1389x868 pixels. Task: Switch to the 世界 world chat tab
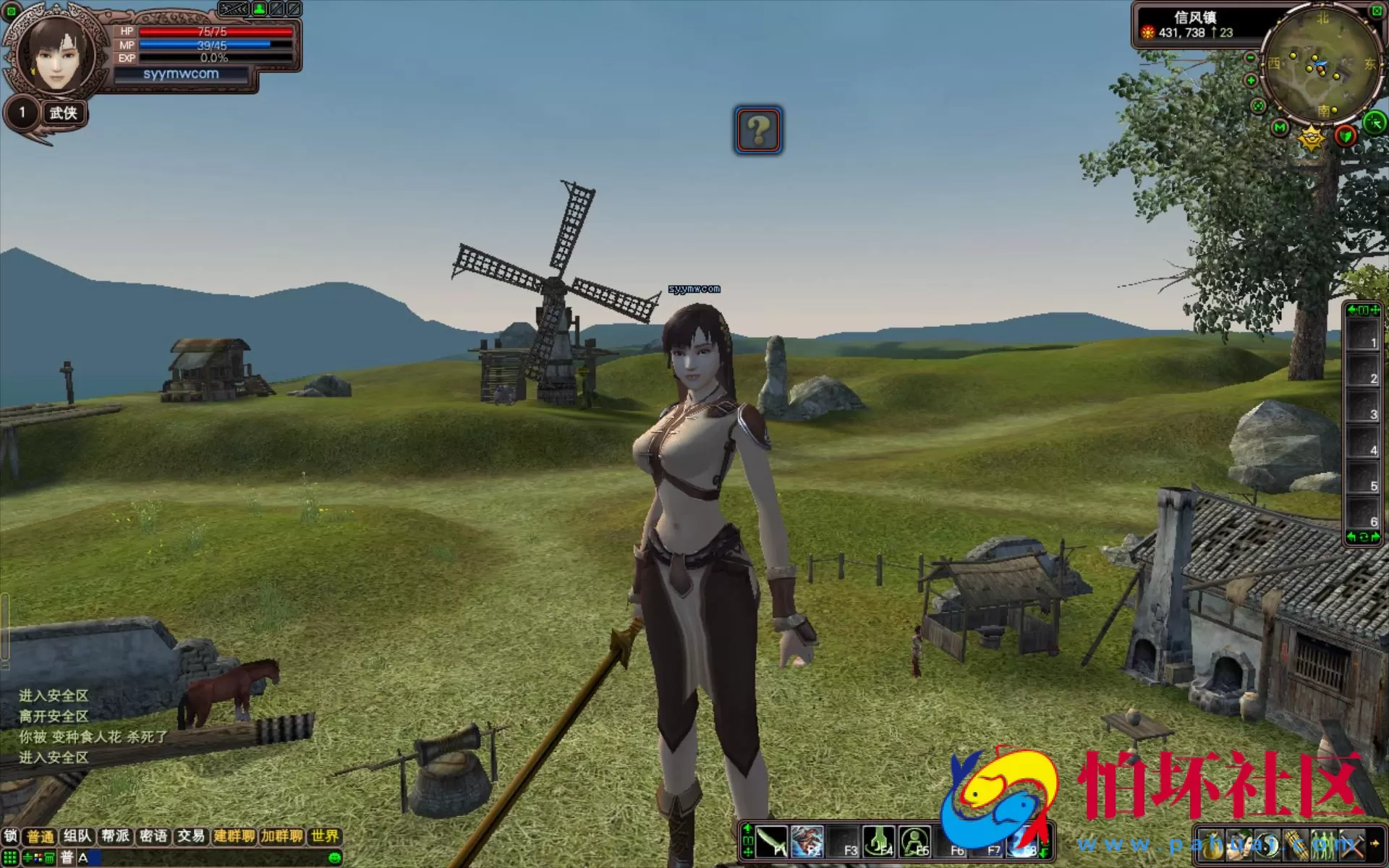[x=325, y=836]
